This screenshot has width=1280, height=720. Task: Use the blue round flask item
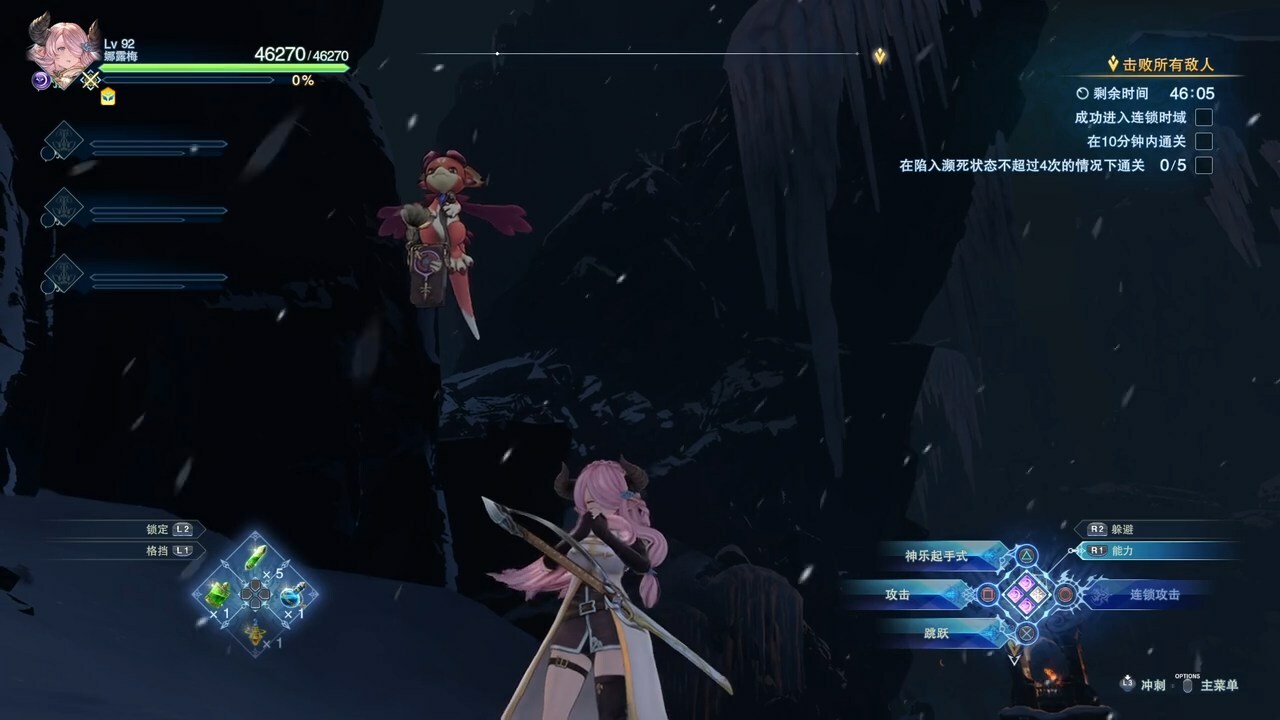coord(291,595)
